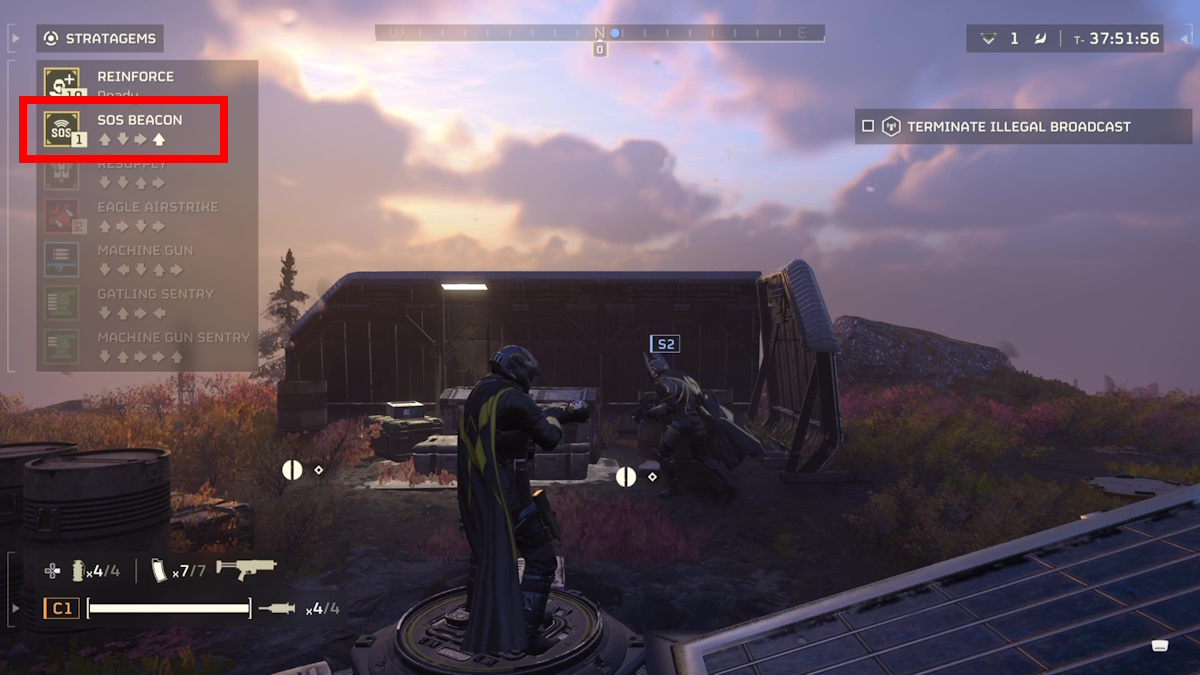The image size is (1200, 675).
Task: Select the Reinforce stratagem
Action: point(135,78)
